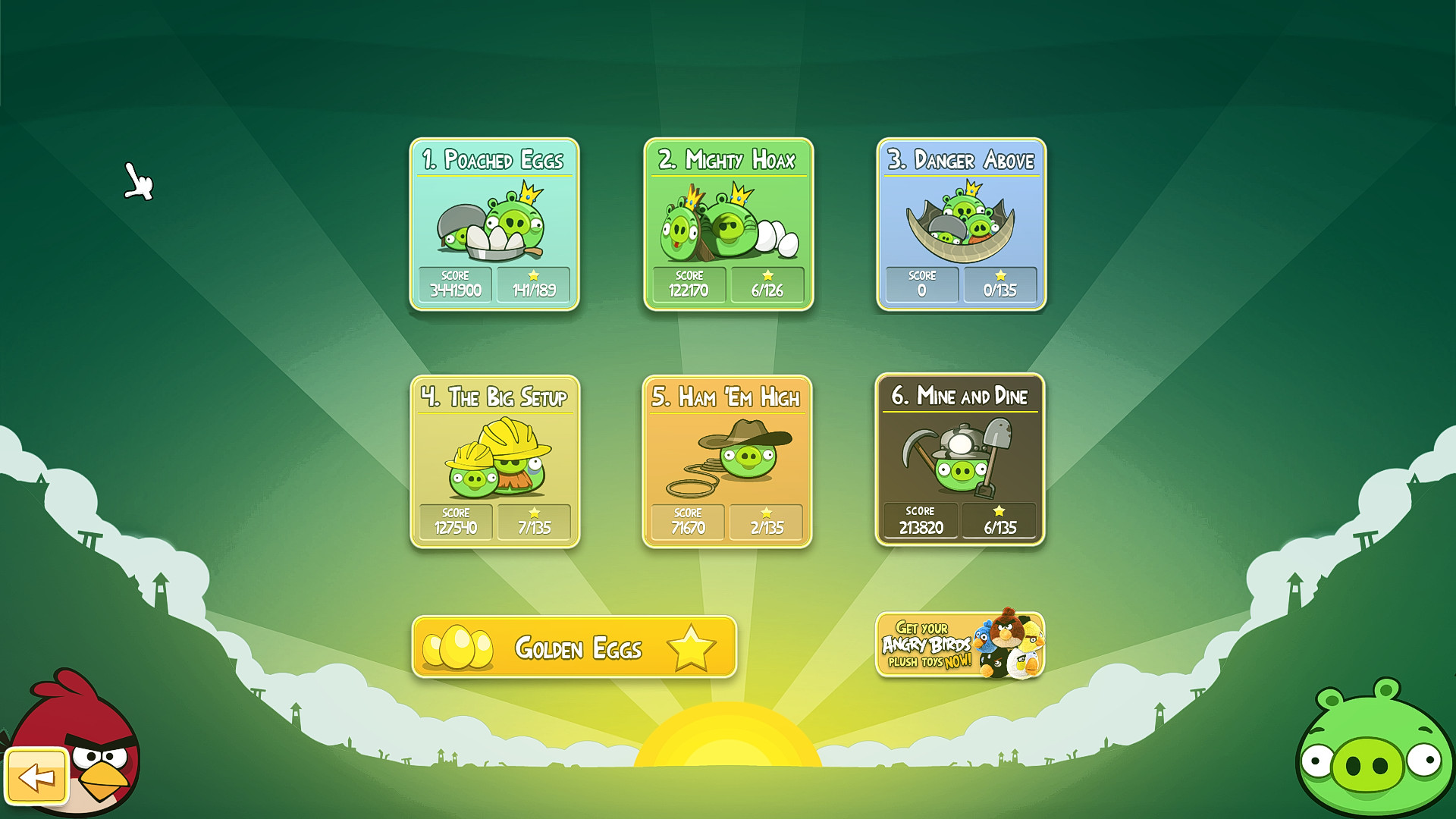Click the score 127540 on The Big Setup

(x=455, y=522)
